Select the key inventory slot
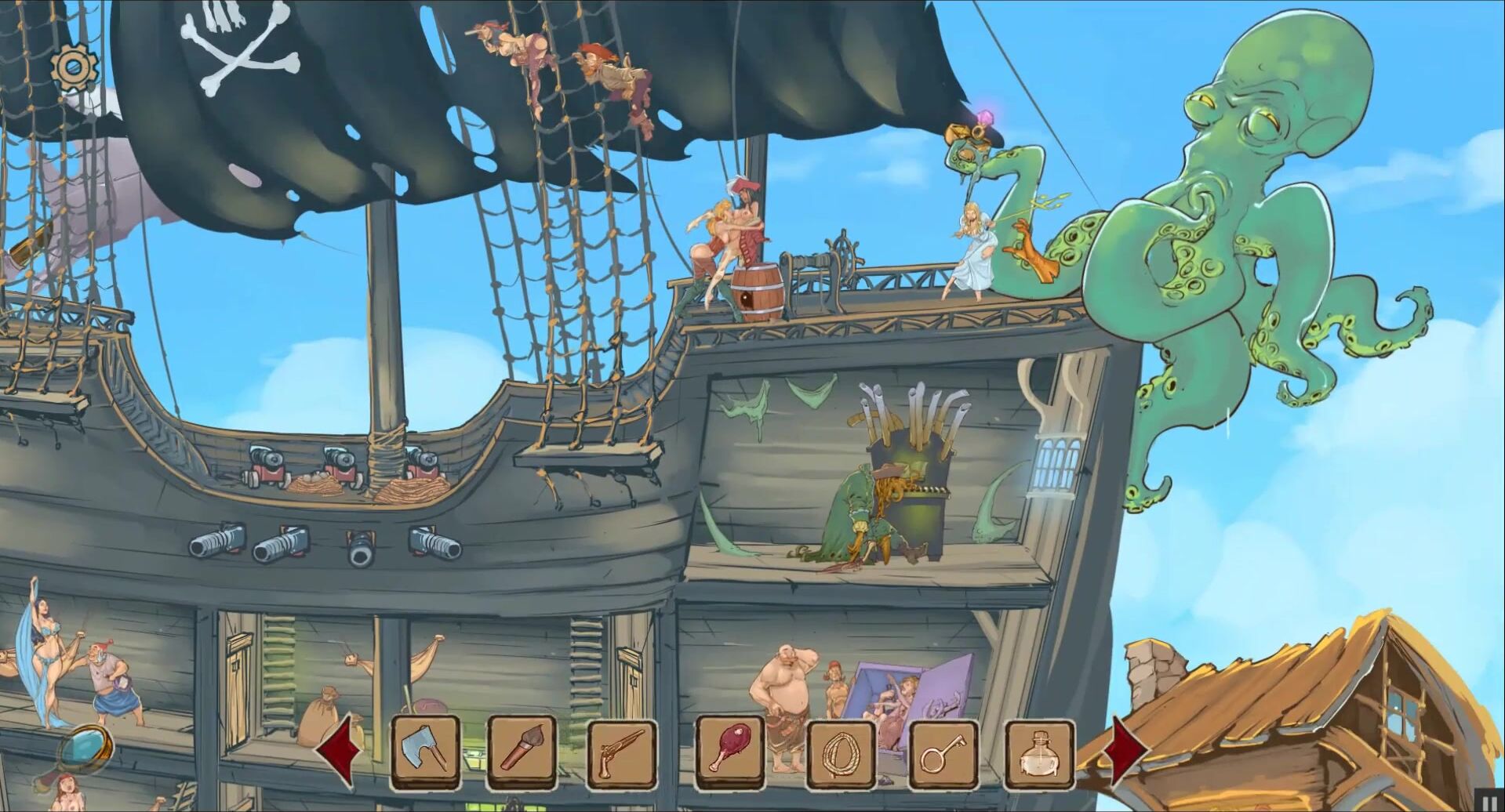 tap(944, 754)
